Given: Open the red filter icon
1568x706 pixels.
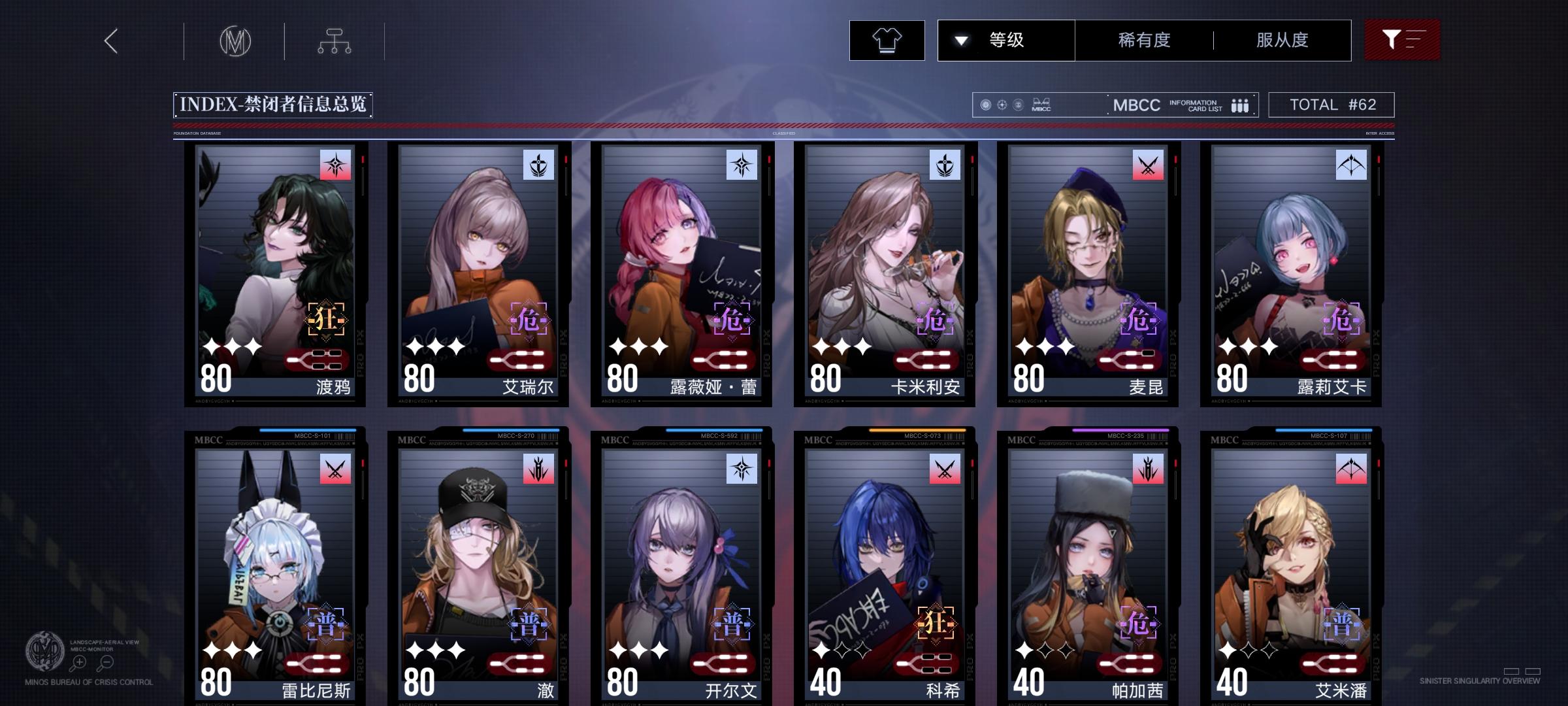Looking at the screenshot, I should pos(1402,40).
